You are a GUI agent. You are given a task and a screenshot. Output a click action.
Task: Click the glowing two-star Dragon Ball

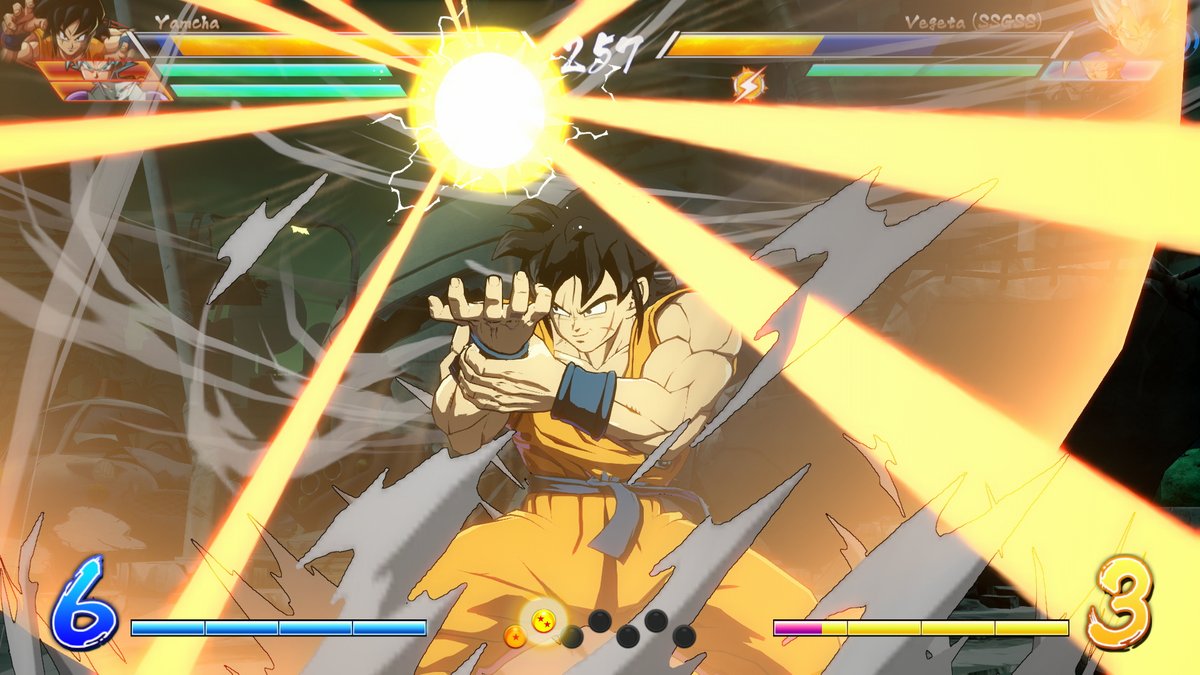543,620
